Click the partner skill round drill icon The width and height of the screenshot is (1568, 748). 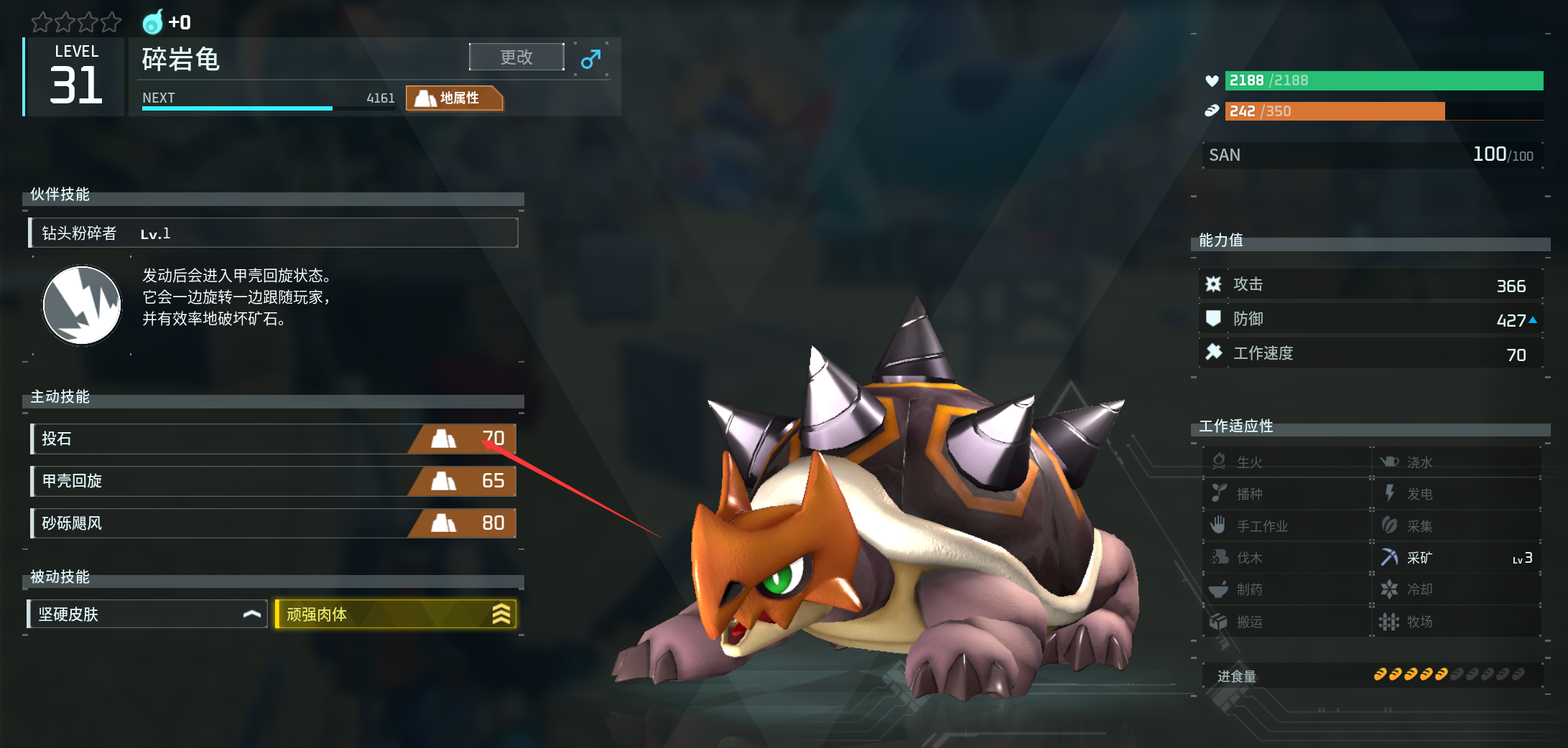[82, 305]
